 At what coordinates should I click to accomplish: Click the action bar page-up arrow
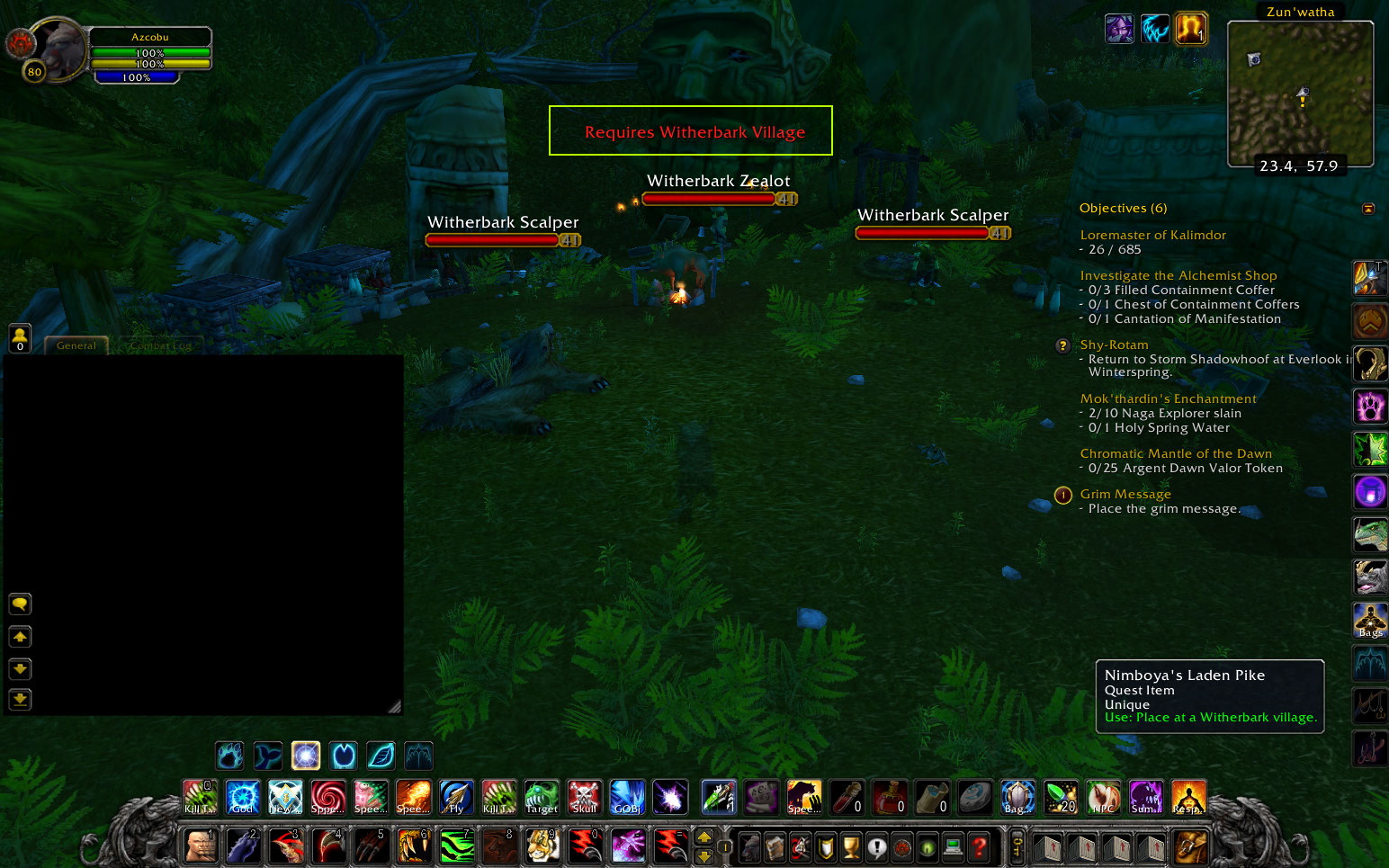[704, 837]
